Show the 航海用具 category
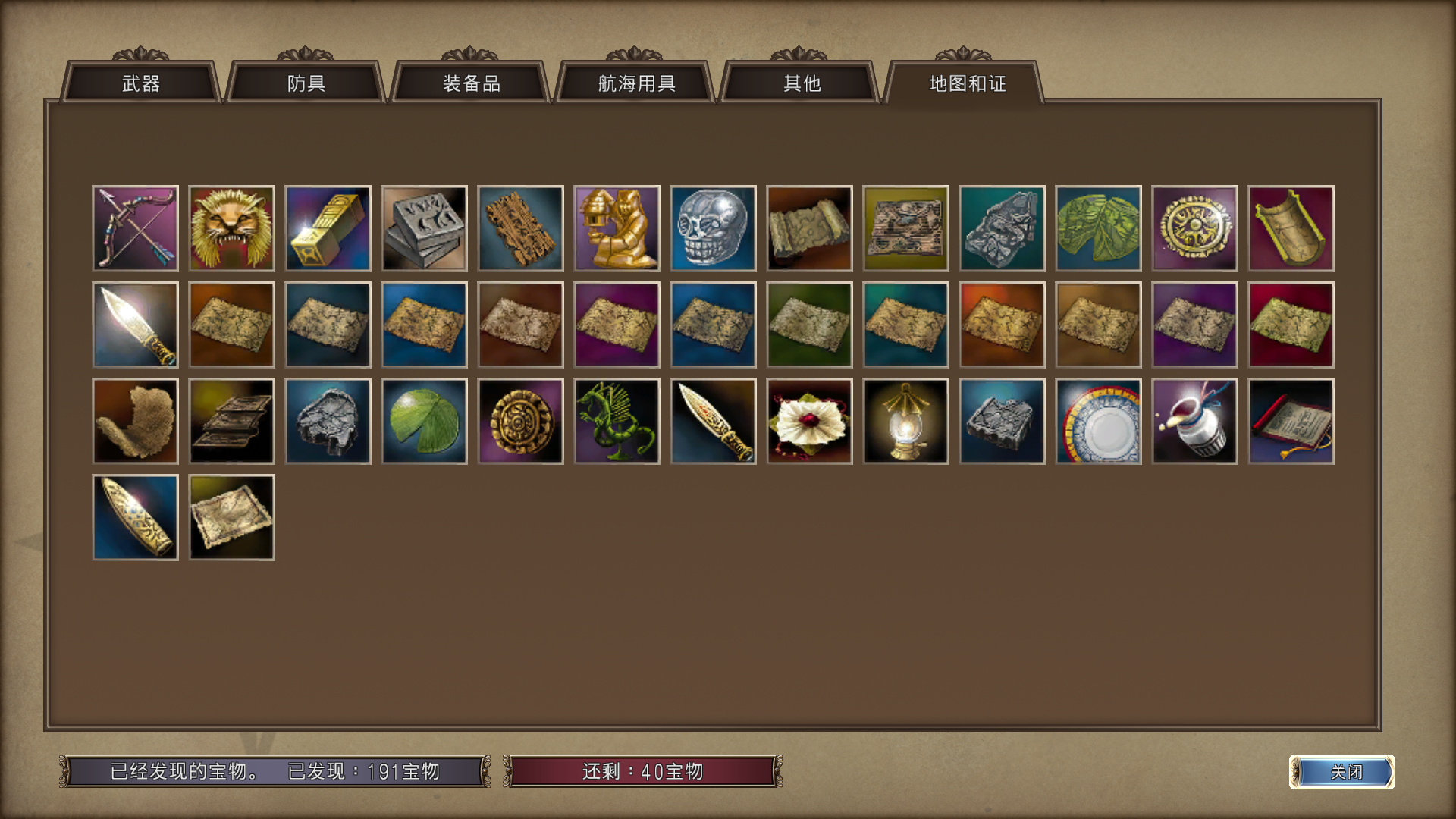Screen dimensions: 1456x819 [x=636, y=83]
